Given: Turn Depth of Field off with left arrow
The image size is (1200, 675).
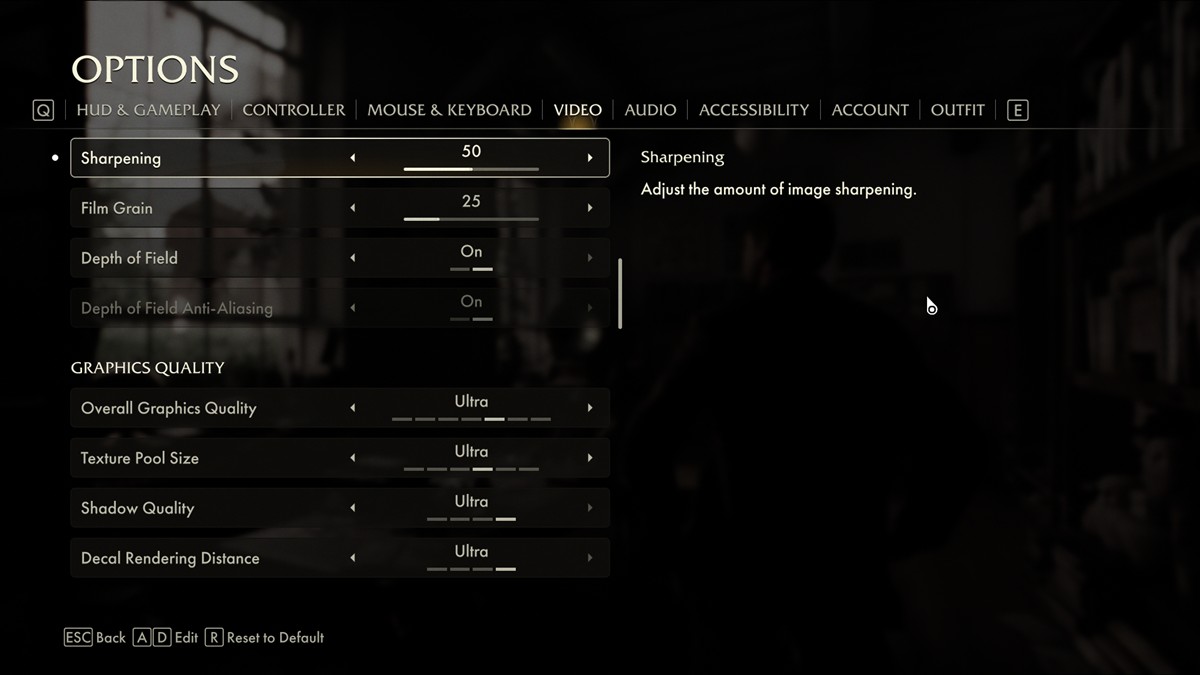Looking at the screenshot, I should pyautogui.click(x=352, y=258).
